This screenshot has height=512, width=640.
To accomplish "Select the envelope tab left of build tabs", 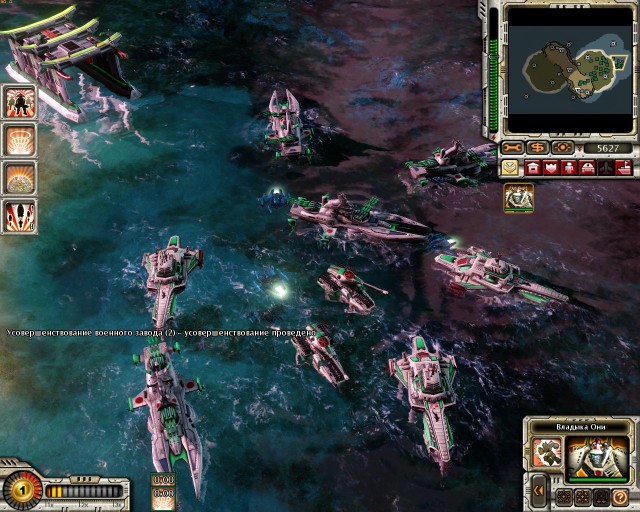I will coord(511,168).
